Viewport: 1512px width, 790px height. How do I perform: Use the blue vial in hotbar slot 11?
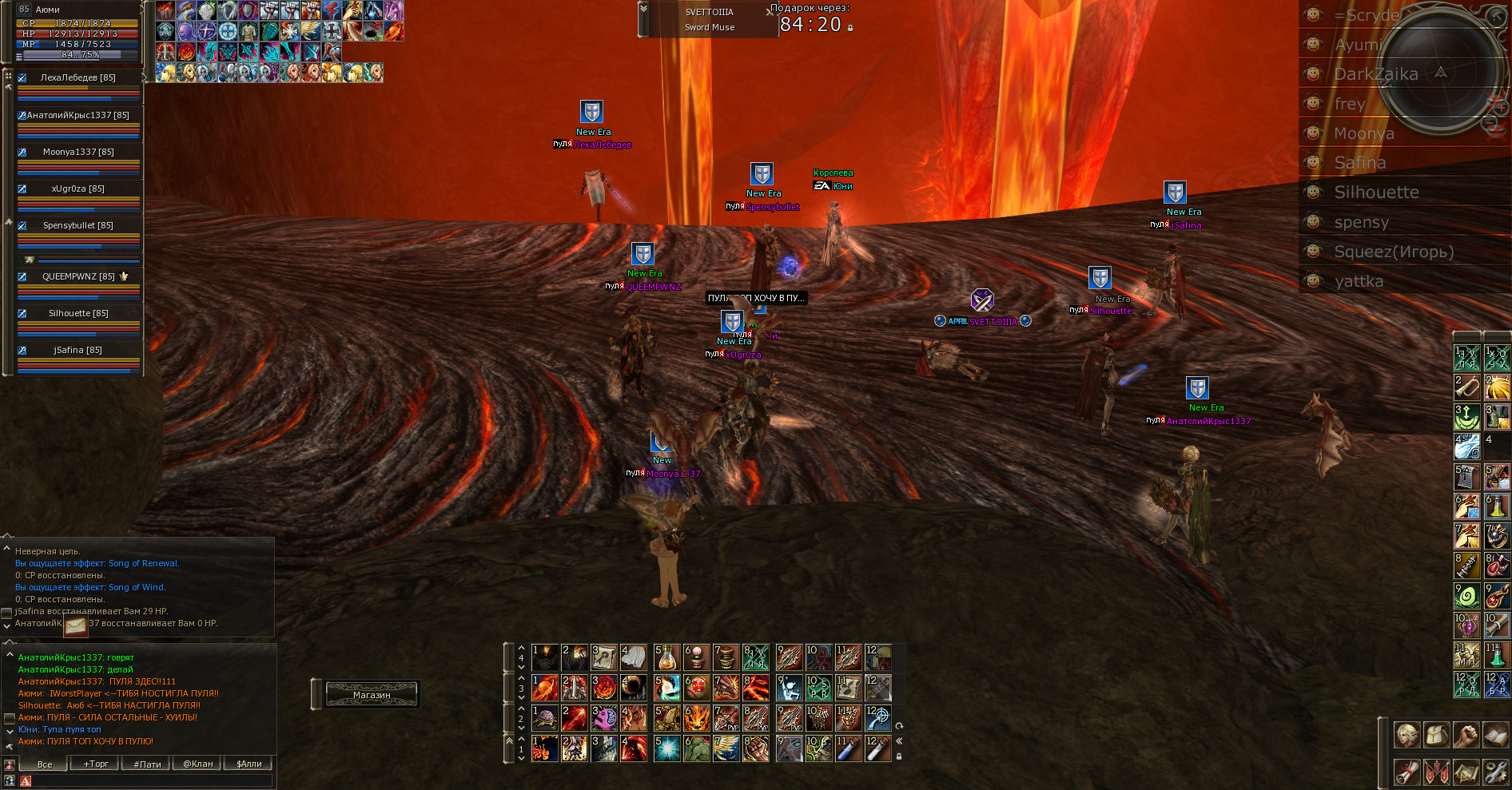pos(848,748)
